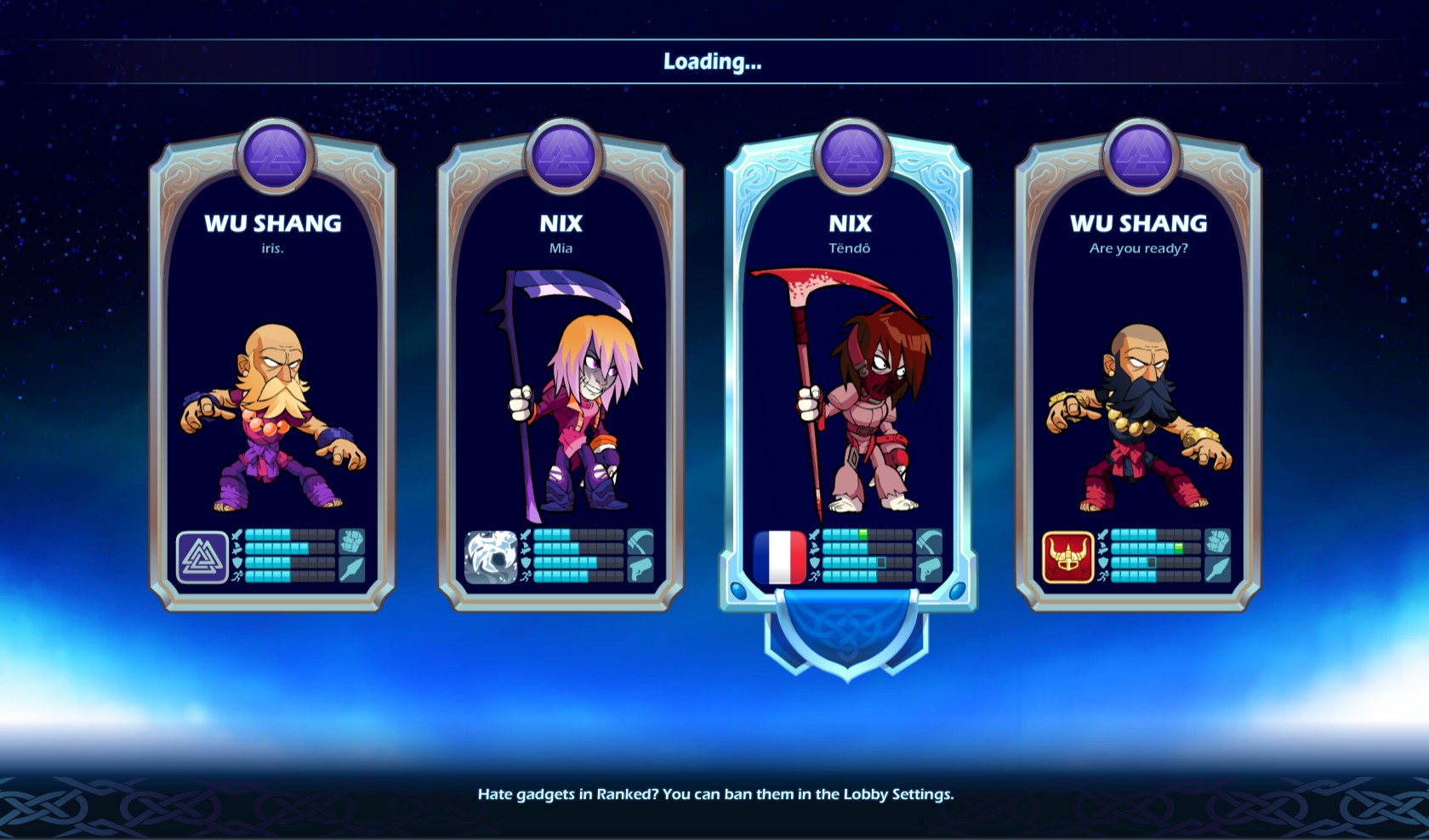Select the NIX name on Mia's card

pyautogui.click(x=561, y=224)
